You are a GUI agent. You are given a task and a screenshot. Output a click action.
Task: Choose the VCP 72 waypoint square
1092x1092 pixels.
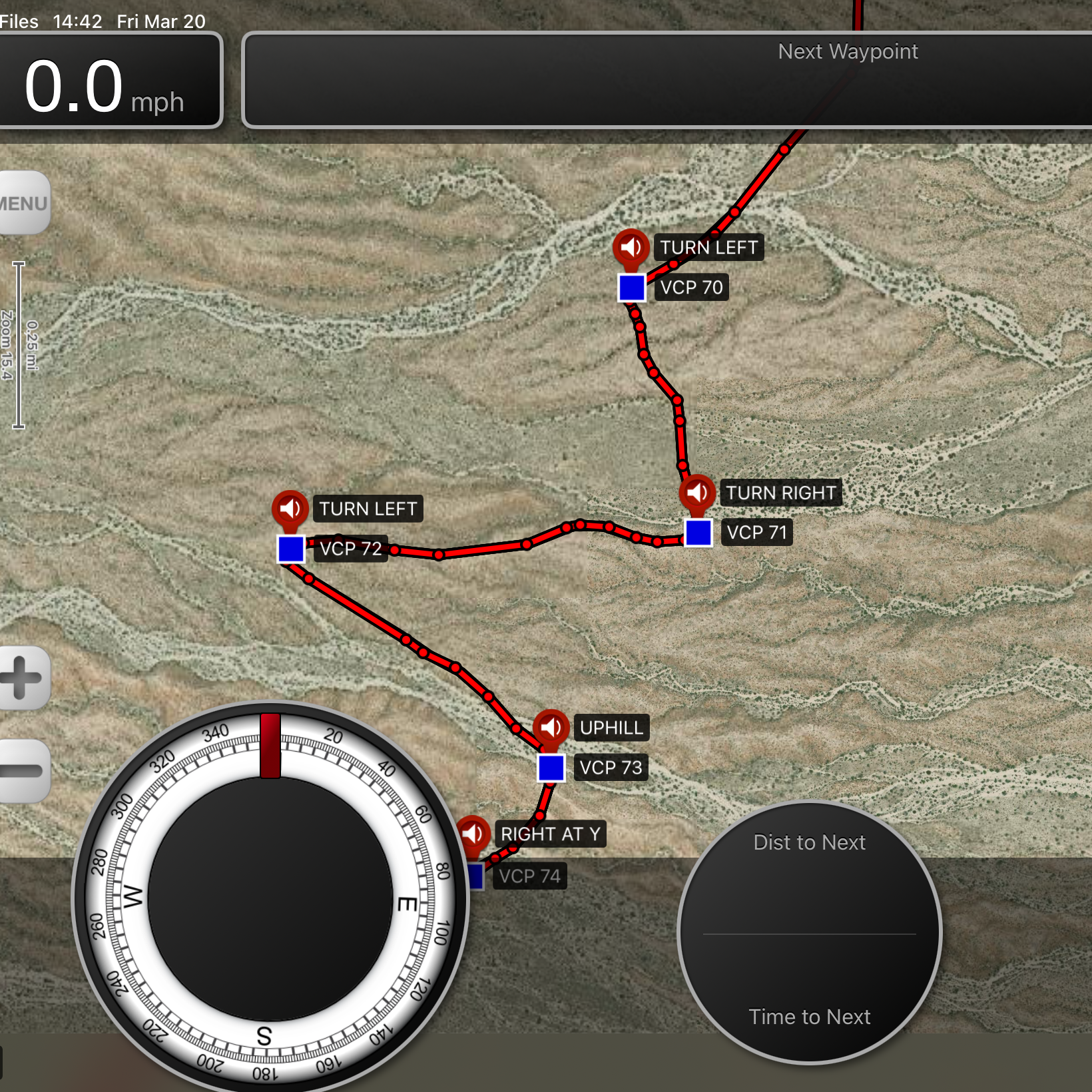pos(291,549)
